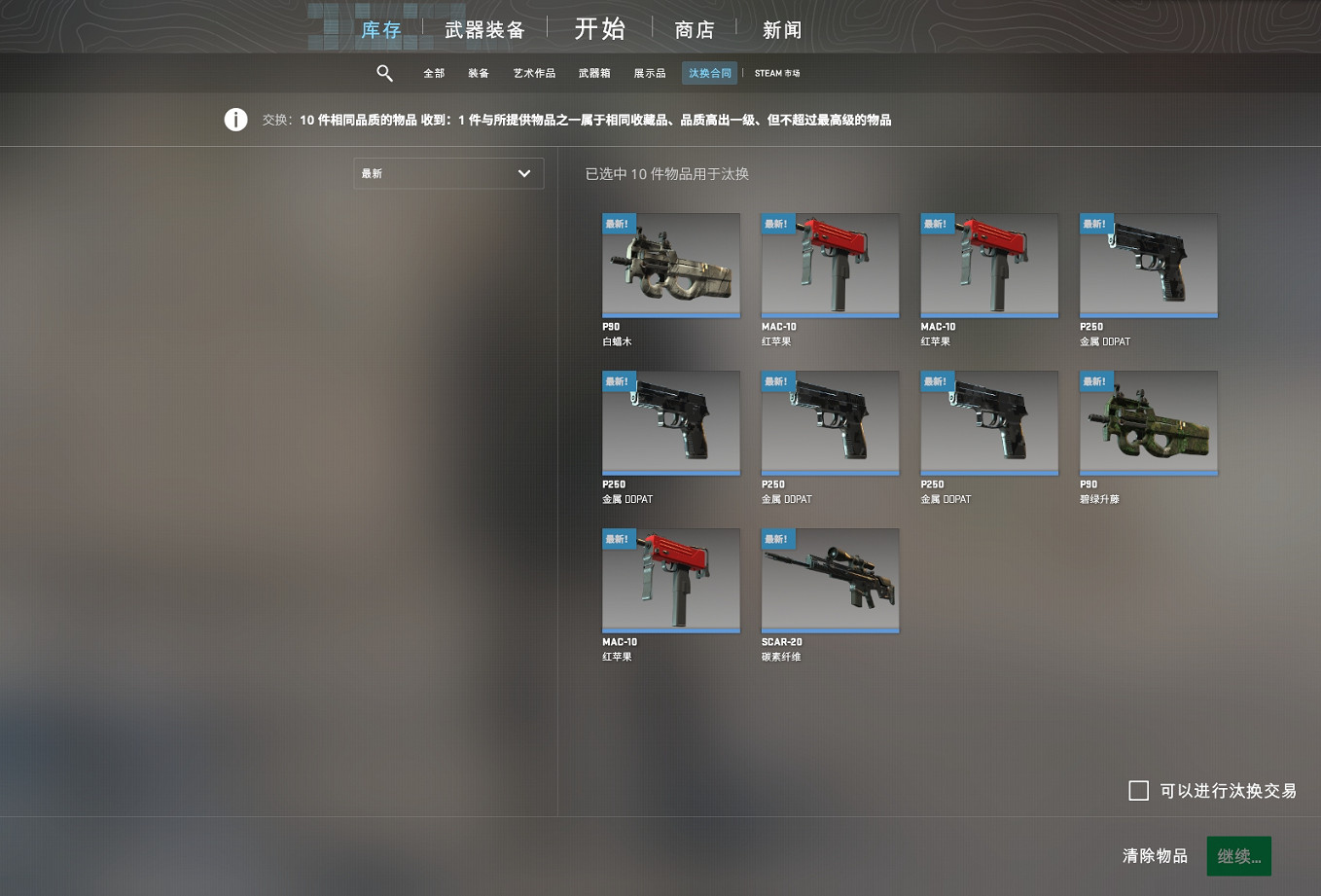This screenshot has width=1321, height=896.
Task: Click the SCAR-20 碳素纤维 item
Action: pyautogui.click(x=830, y=580)
